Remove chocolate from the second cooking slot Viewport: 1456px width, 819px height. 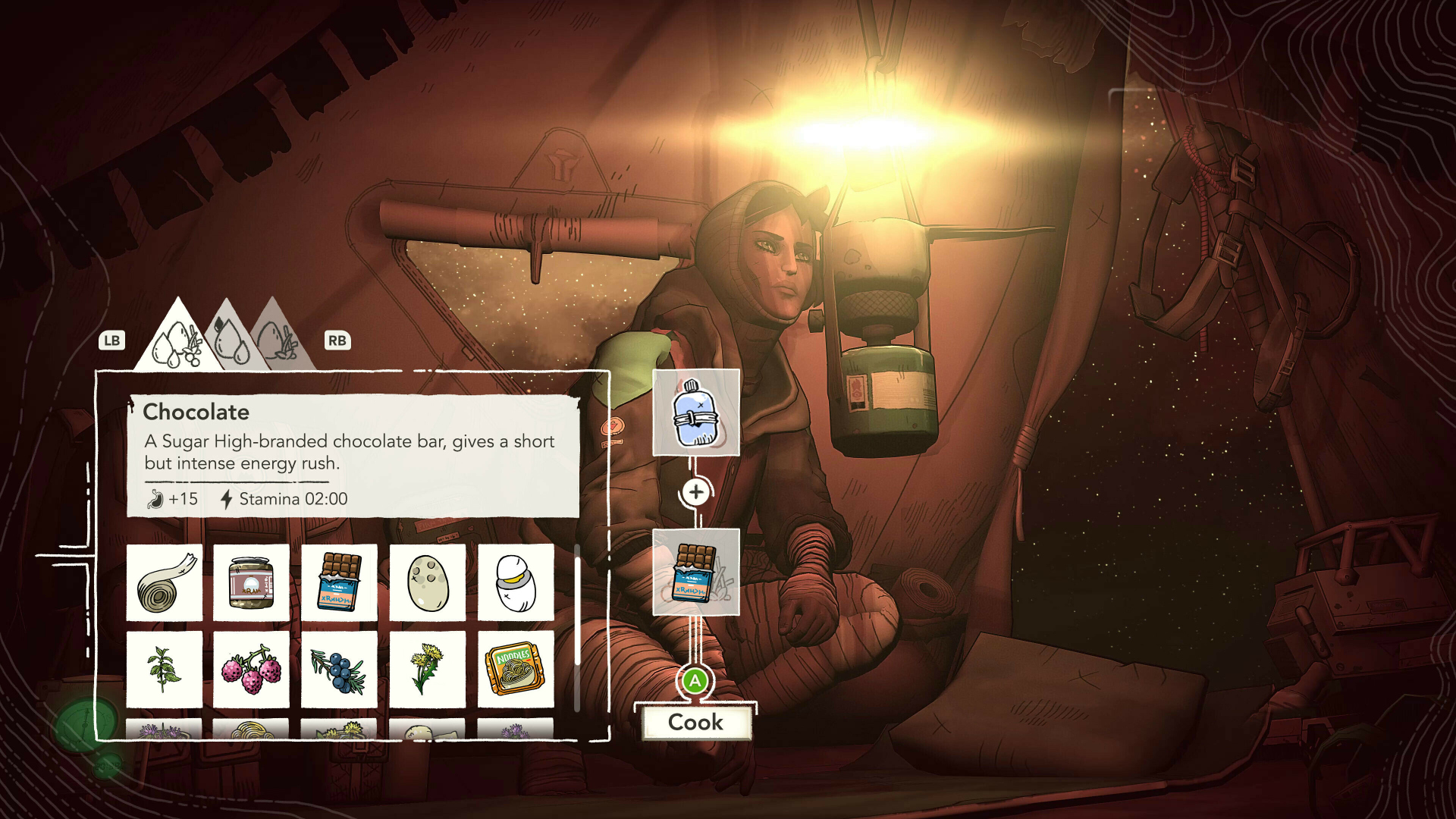(x=695, y=572)
